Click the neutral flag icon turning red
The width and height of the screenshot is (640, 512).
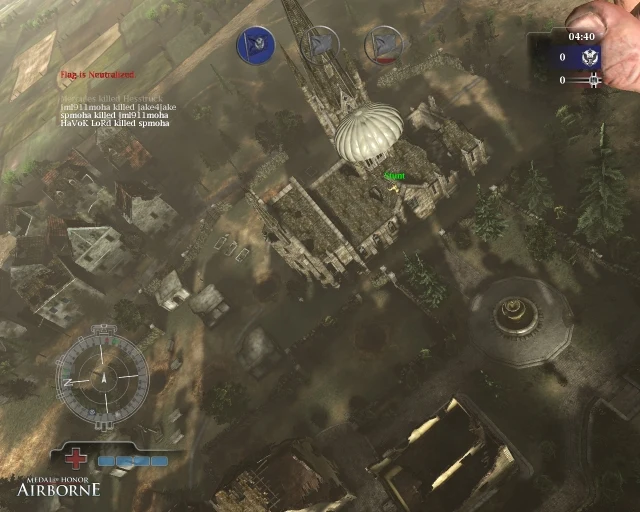[x=382, y=44]
